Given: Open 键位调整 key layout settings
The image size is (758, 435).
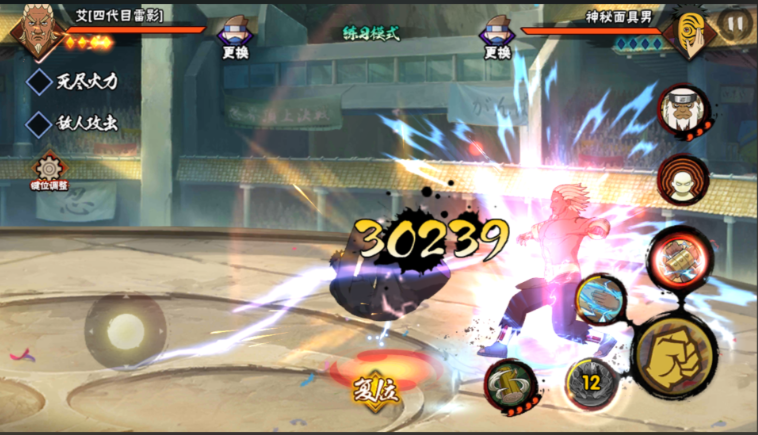Looking at the screenshot, I should click(48, 170).
